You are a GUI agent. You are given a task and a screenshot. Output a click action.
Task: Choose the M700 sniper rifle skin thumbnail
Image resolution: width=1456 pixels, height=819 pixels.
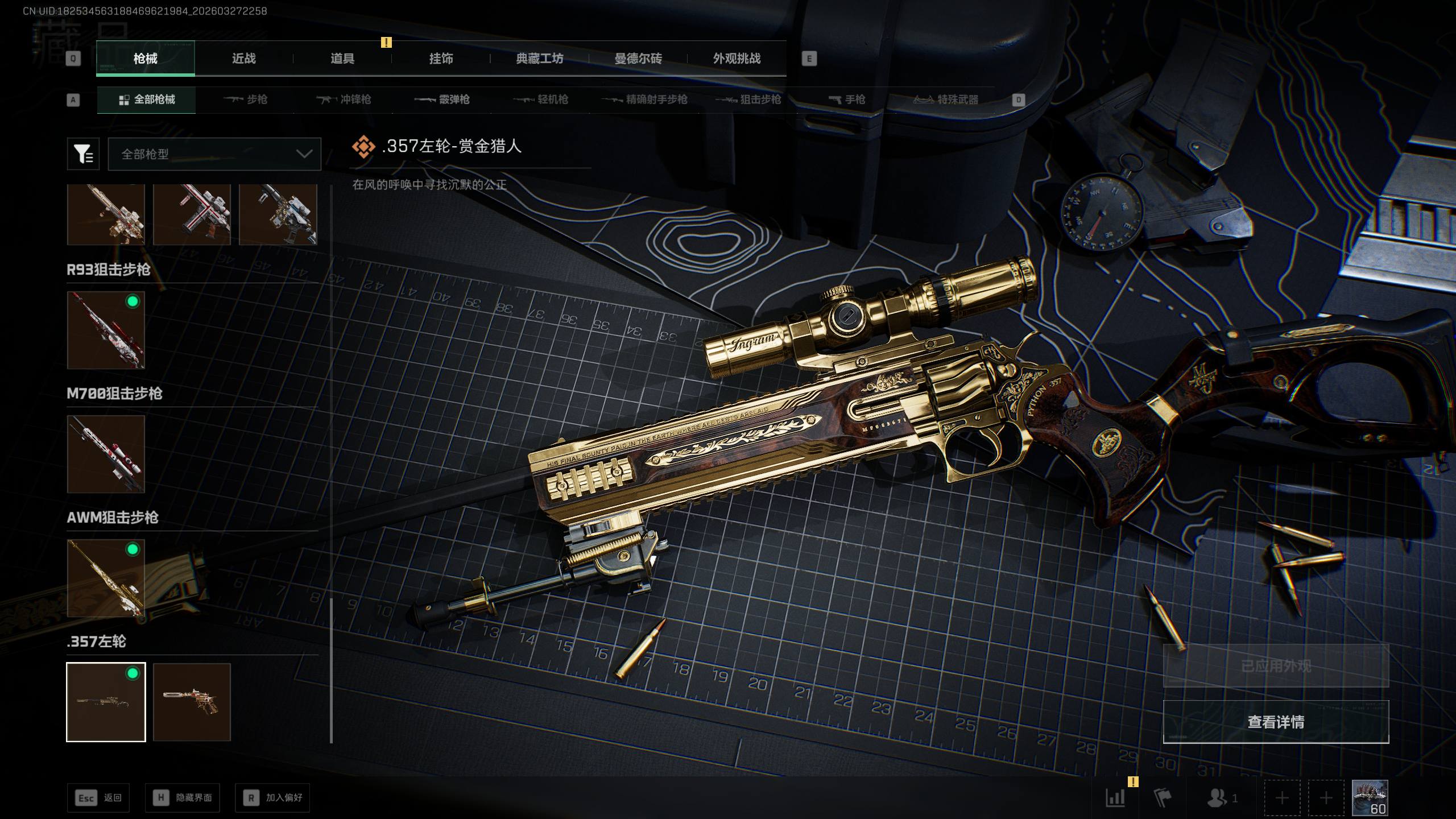click(106, 454)
